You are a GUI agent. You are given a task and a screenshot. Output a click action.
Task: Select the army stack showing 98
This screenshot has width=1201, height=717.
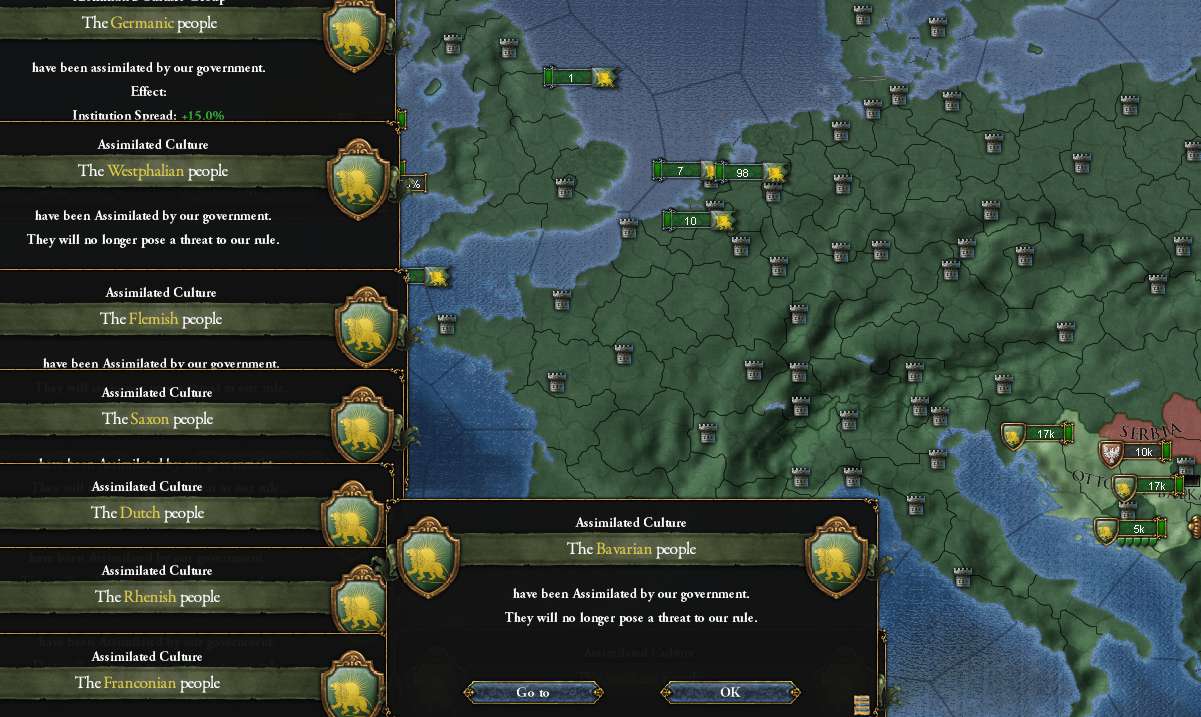click(x=742, y=173)
